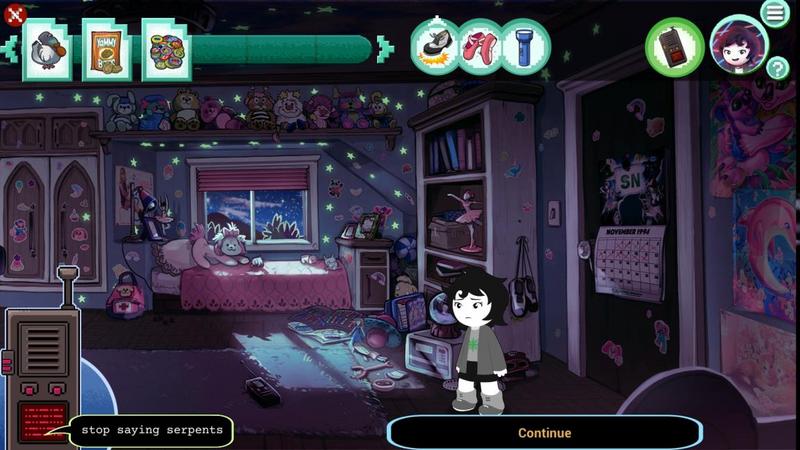Image resolution: width=800 pixels, height=450 pixels.
Task: Select the pigeon card in inventory
Action: pos(45,49)
